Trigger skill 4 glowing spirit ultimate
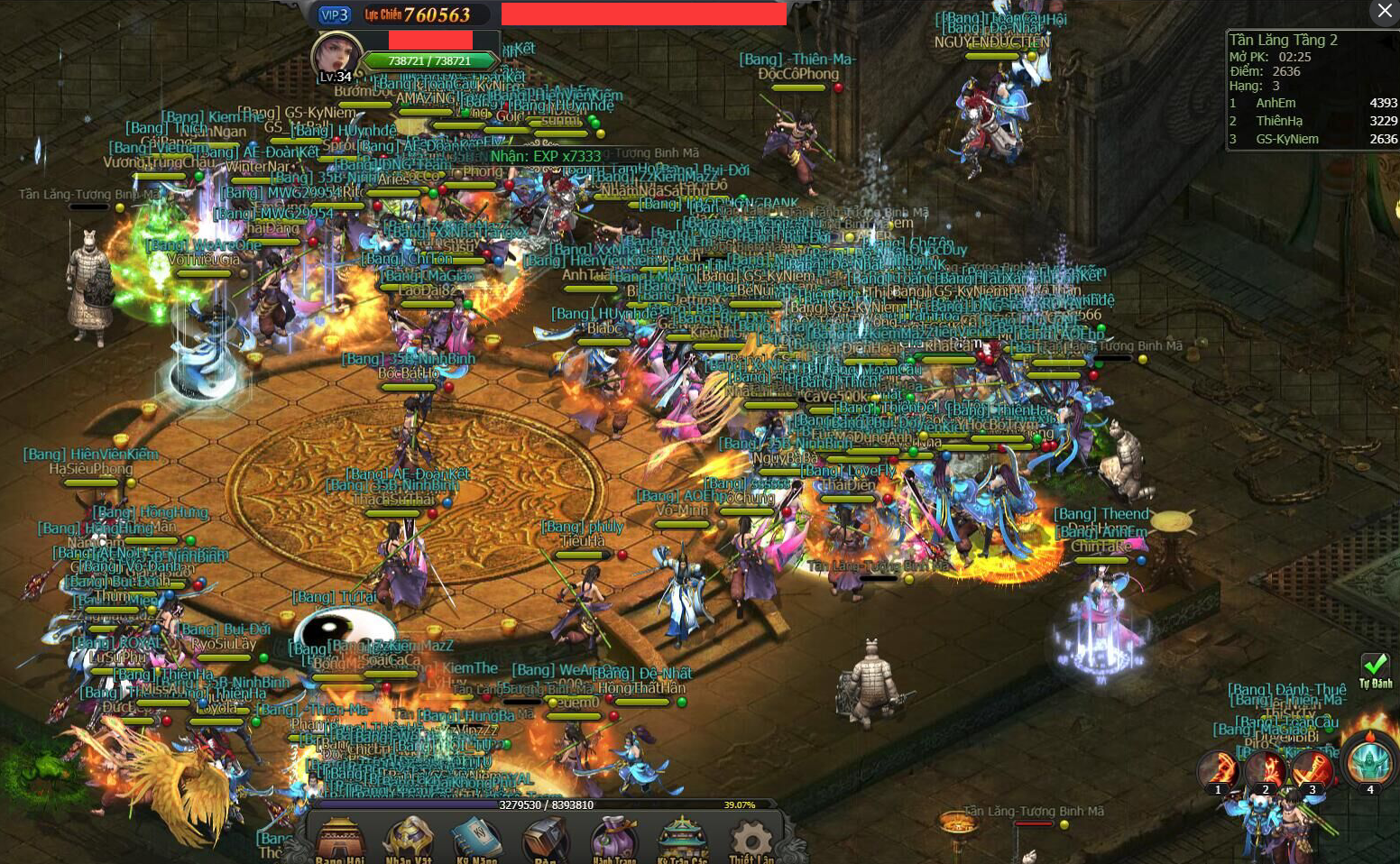Screen dimensions: 1400x864 [1369, 763]
